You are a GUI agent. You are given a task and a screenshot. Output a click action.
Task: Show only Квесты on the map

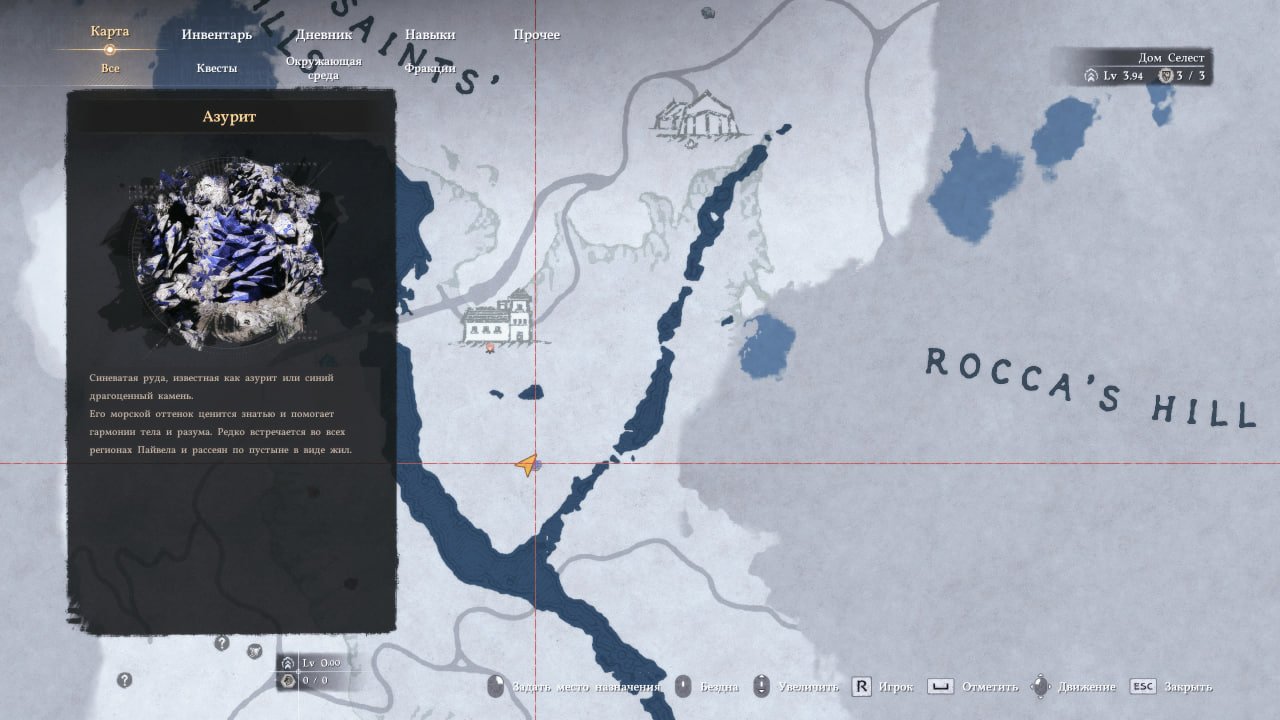(217, 68)
